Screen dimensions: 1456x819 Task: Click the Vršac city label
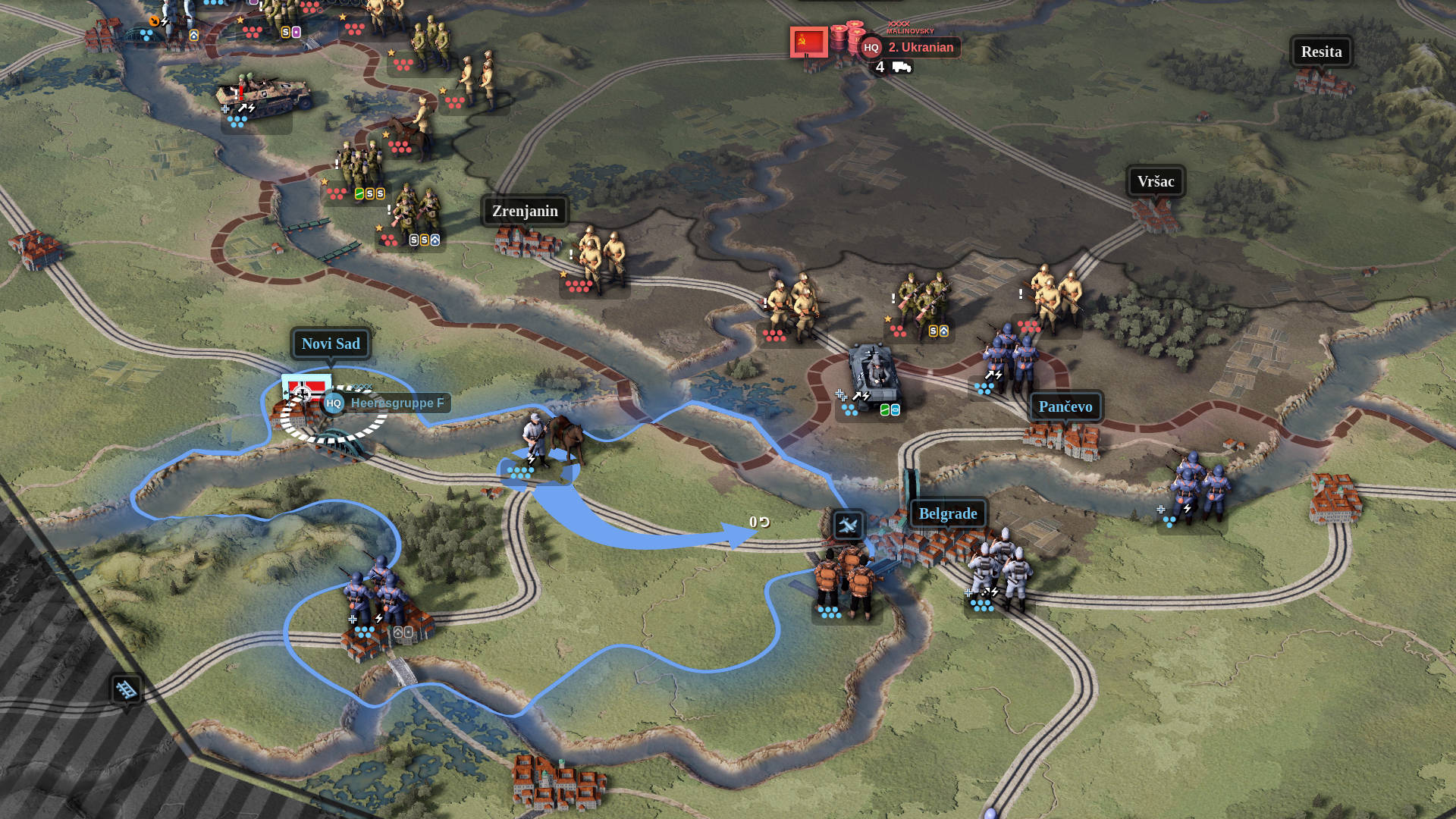click(x=1155, y=181)
